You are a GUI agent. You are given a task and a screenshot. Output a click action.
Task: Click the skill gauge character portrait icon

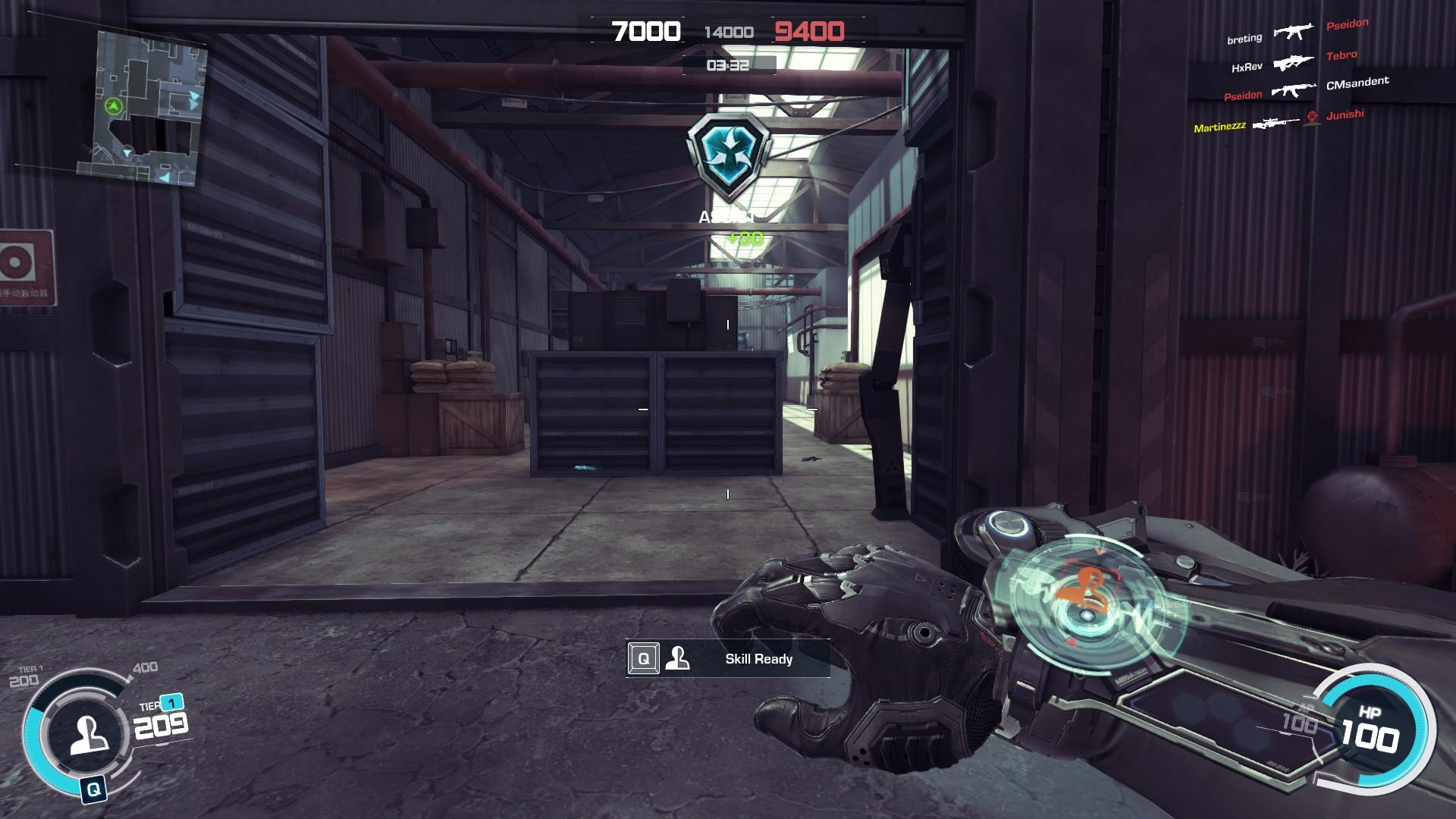(89, 734)
